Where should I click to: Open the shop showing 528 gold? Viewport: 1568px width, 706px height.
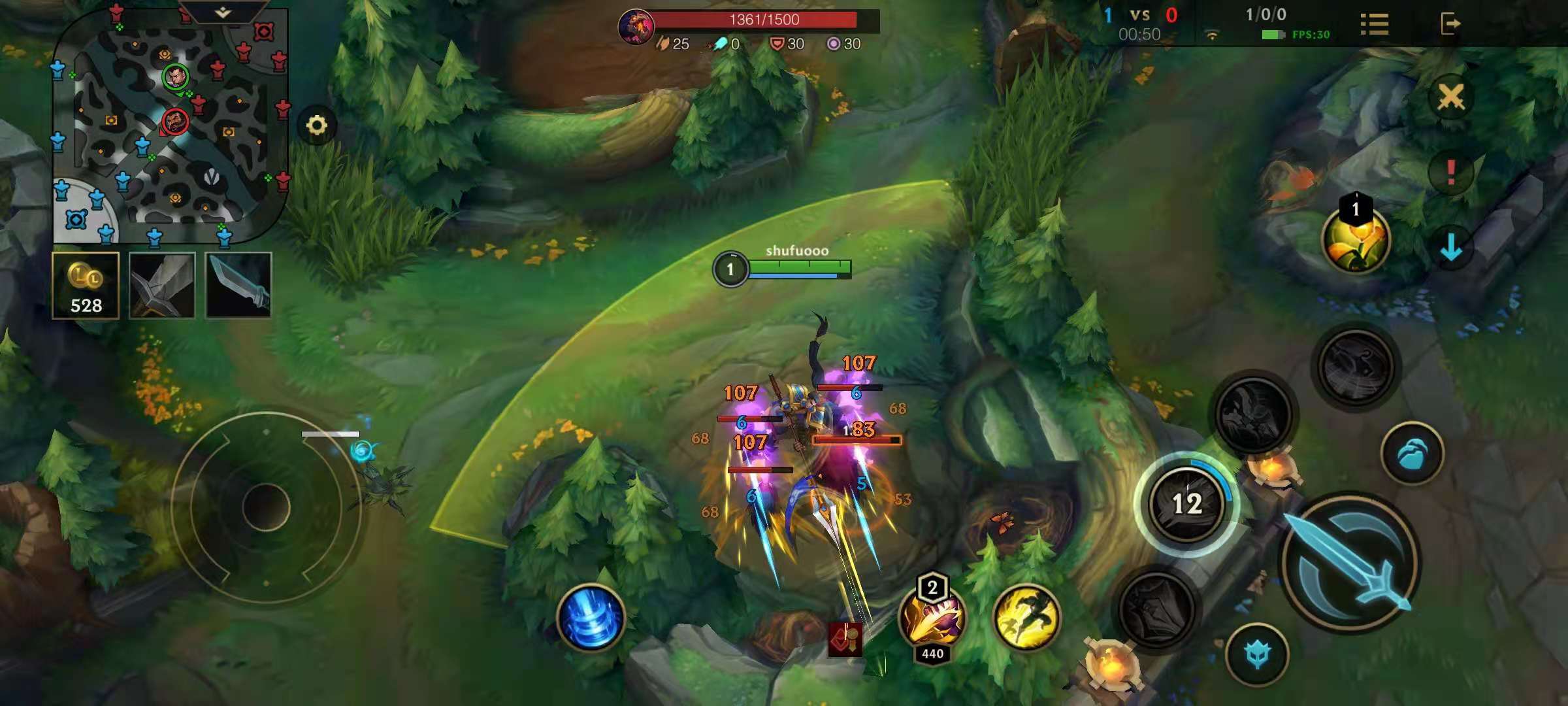point(86,286)
